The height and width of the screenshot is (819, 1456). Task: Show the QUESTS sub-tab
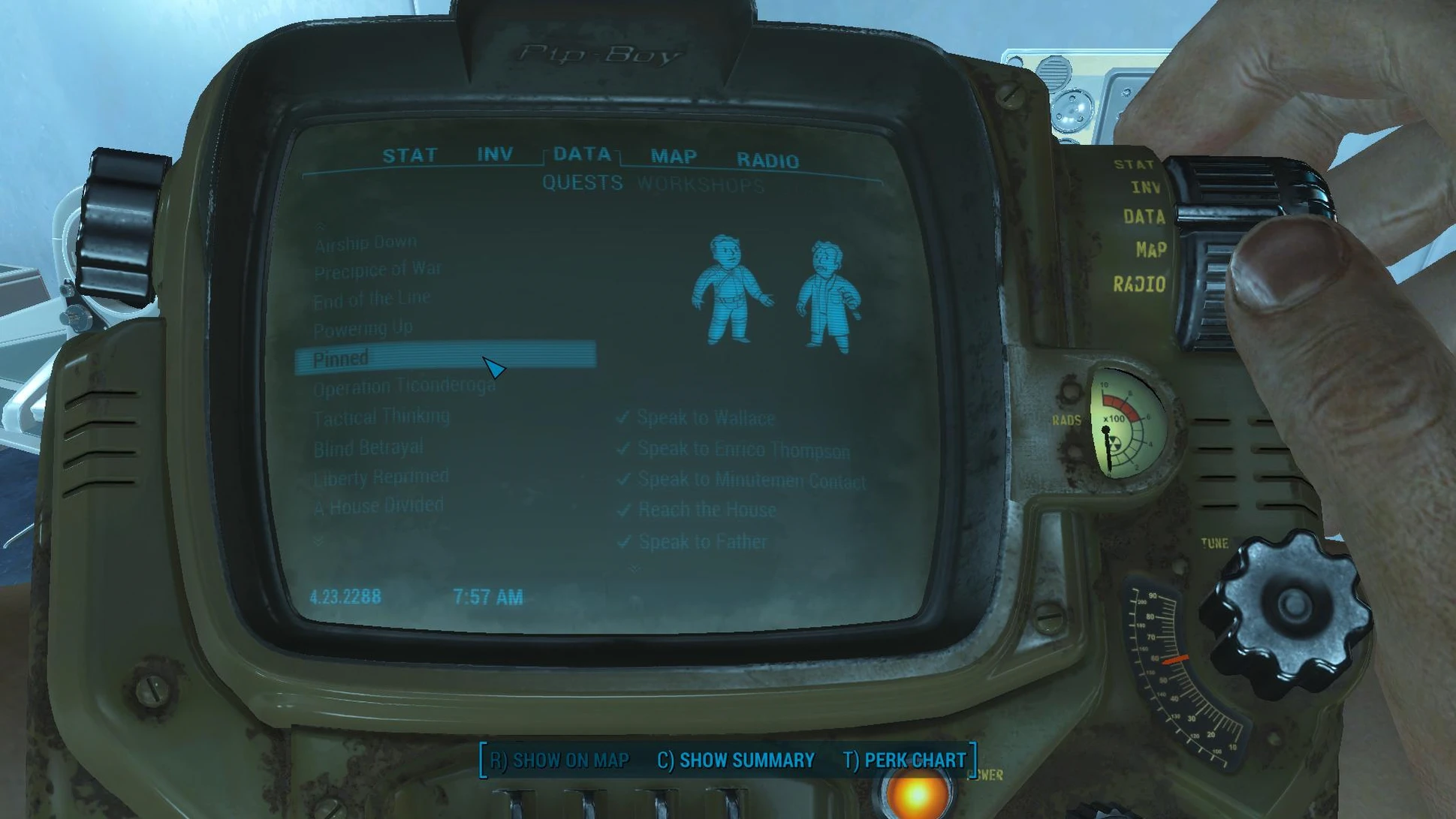click(x=583, y=182)
